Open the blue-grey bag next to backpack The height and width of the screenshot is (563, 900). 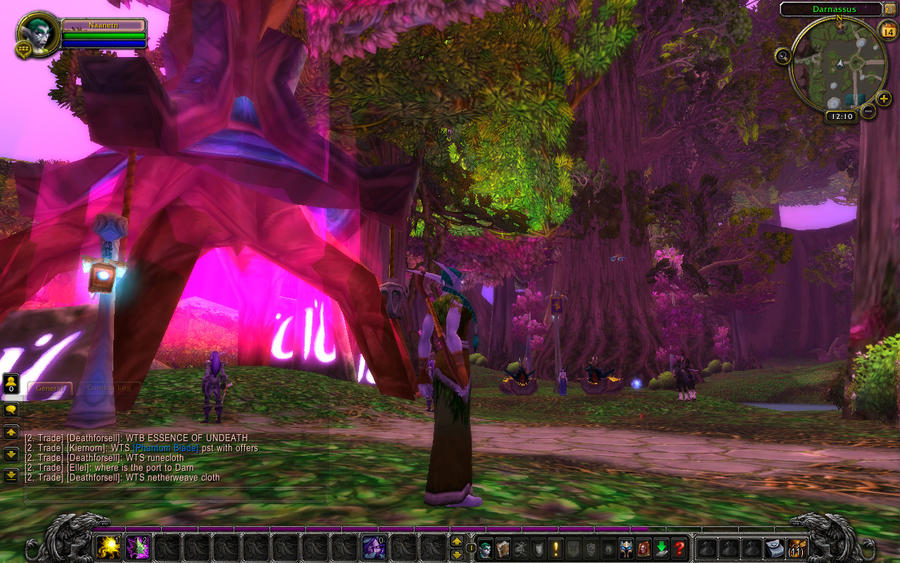tap(774, 548)
